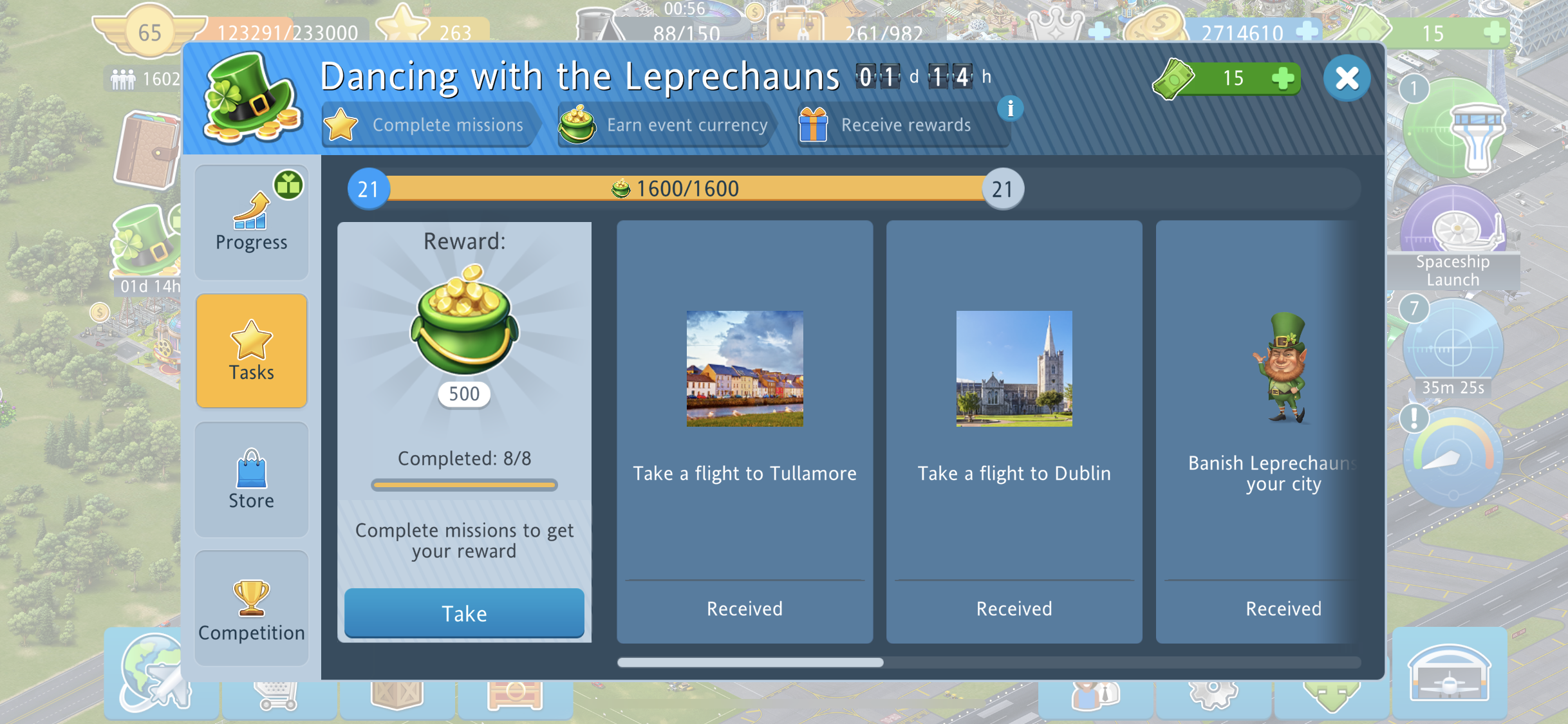Image resolution: width=1568 pixels, height=724 pixels.
Task: Take the 500 event currency reward
Action: click(463, 613)
